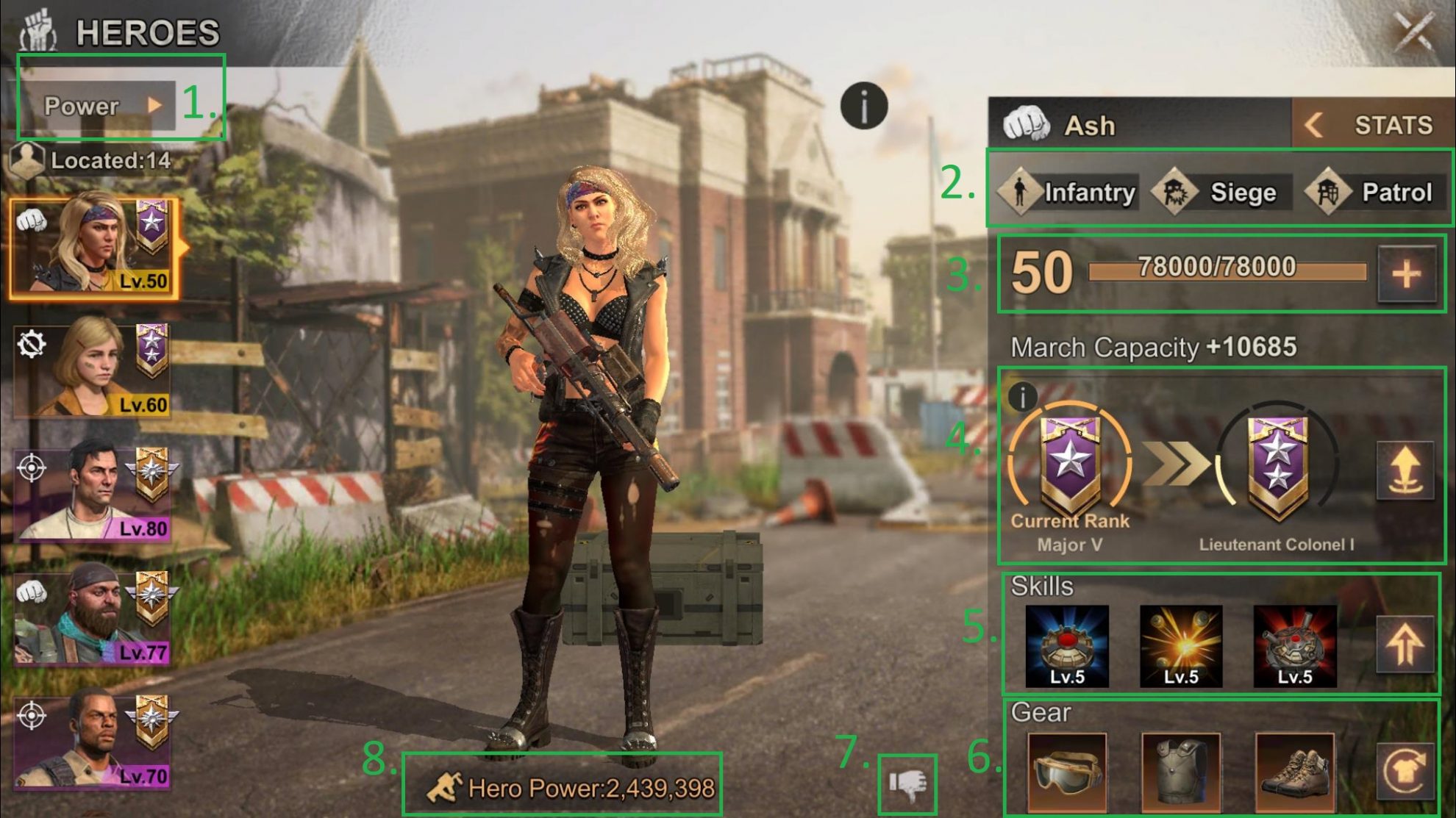This screenshot has height=818, width=1456.
Task: Switch to the STATS tab
Action: pyautogui.click(x=1393, y=125)
